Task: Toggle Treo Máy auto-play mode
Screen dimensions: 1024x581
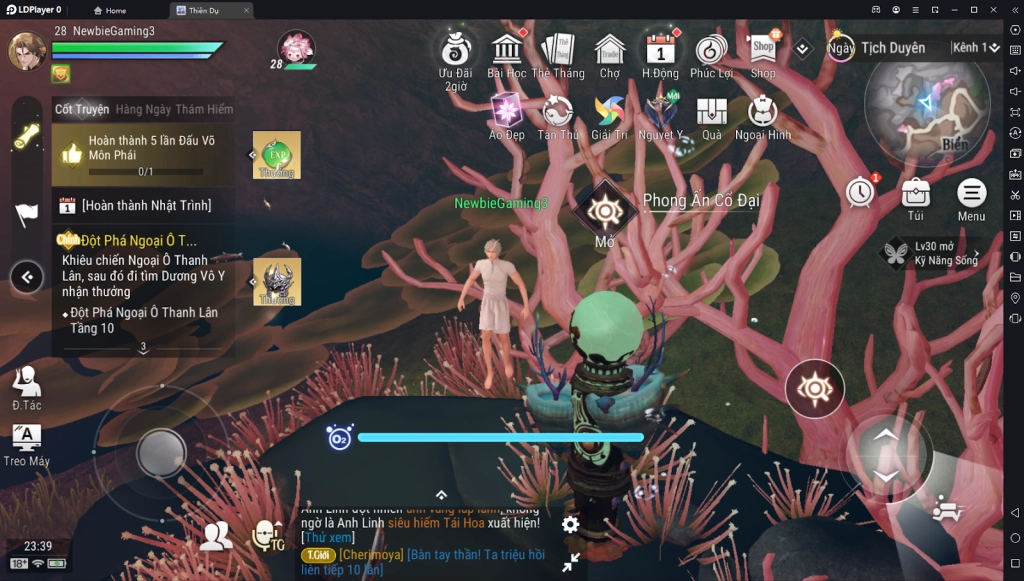Action: coord(26,441)
